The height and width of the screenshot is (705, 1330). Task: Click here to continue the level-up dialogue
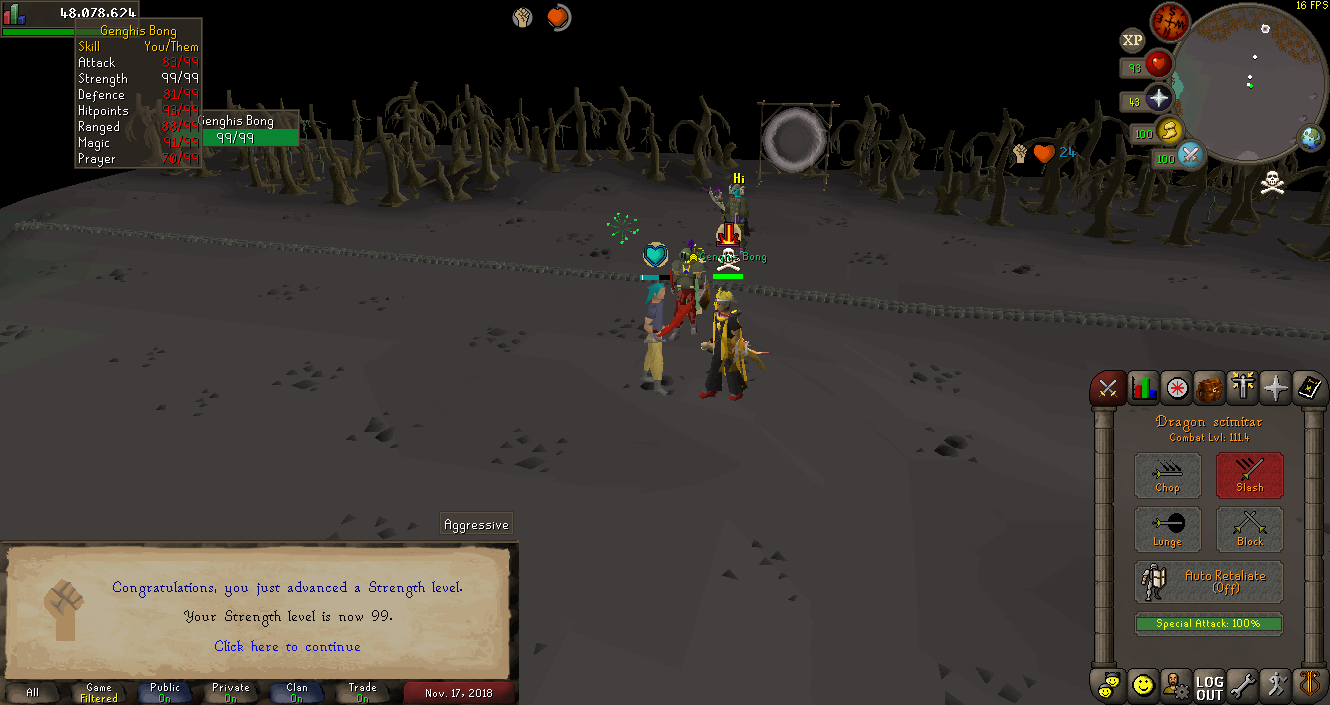[x=287, y=646]
